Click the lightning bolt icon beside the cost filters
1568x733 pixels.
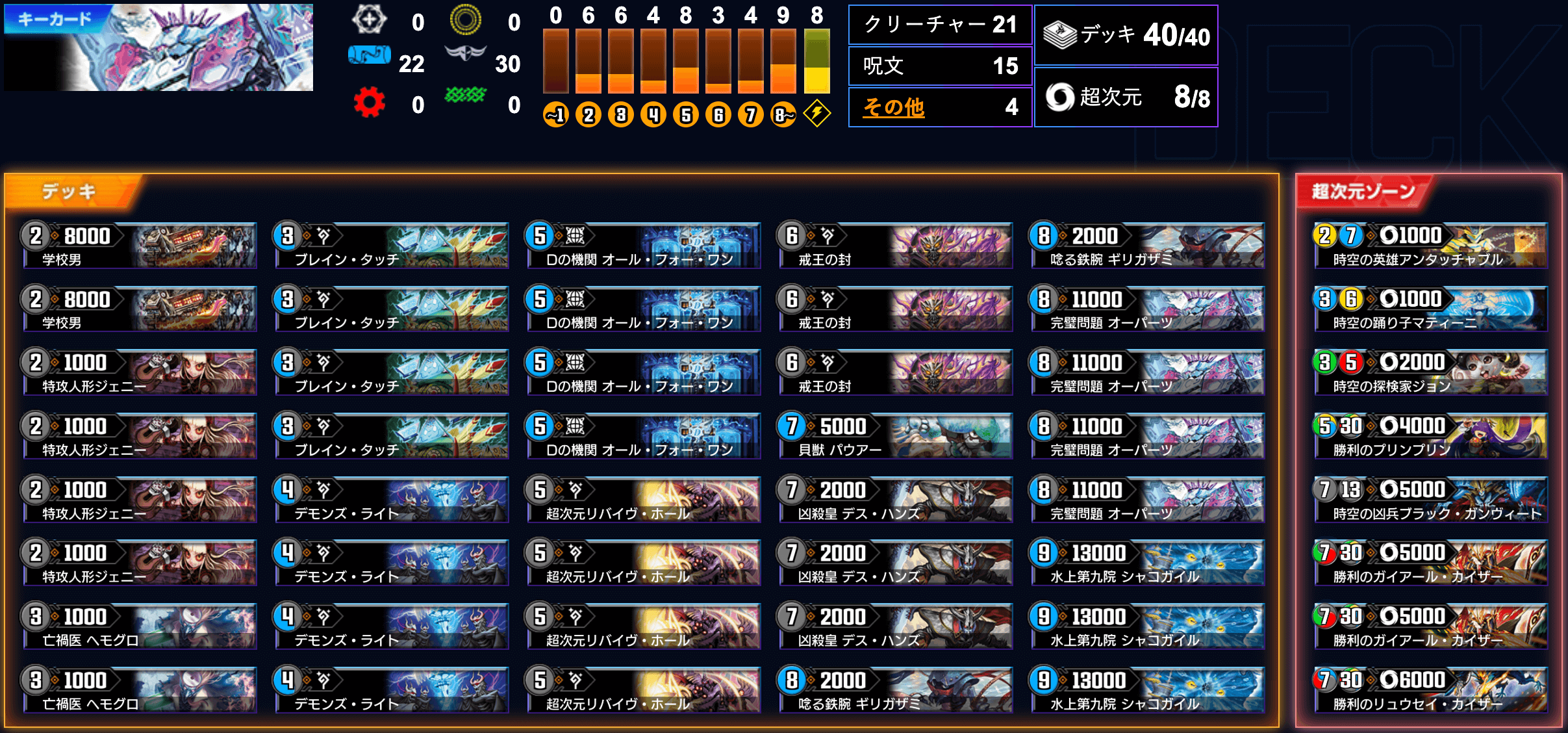(x=818, y=114)
